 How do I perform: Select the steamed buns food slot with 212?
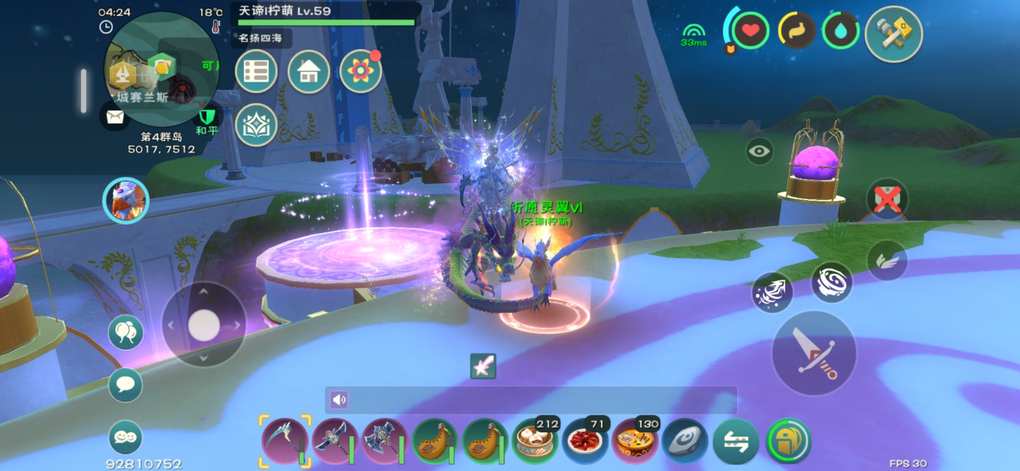click(535, 440)
